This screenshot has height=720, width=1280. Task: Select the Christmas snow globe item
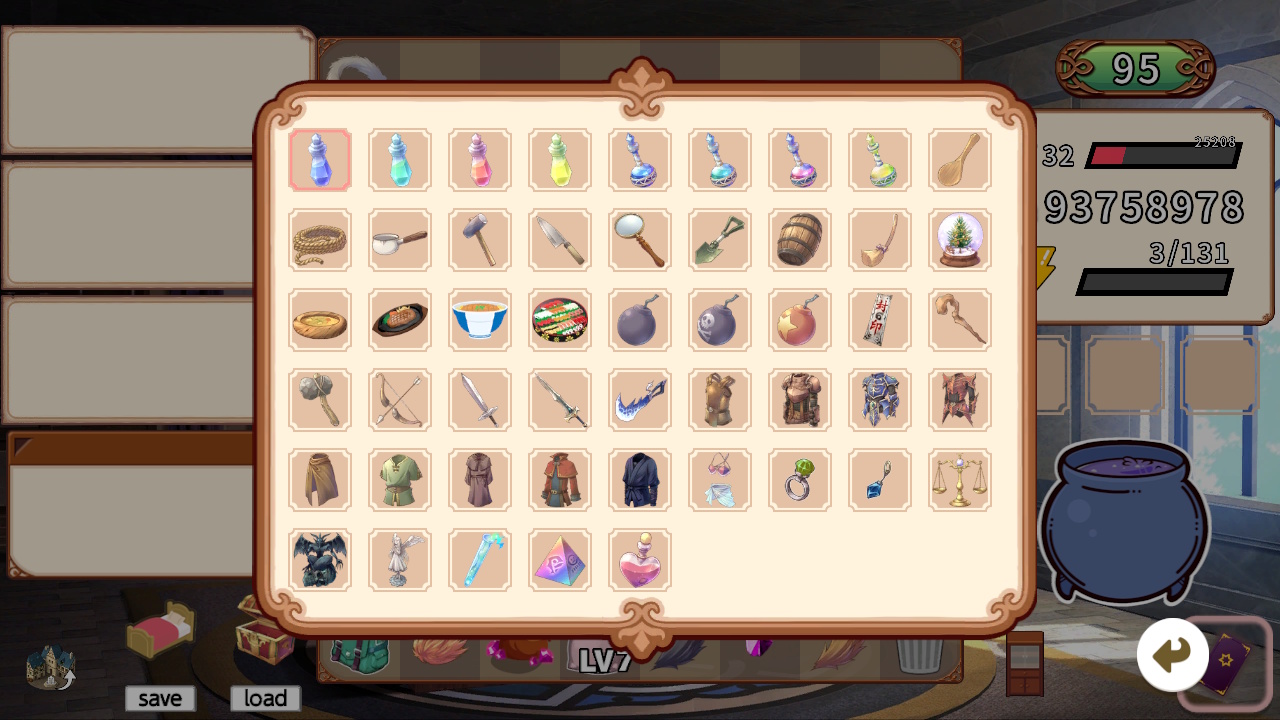[960, 240]
